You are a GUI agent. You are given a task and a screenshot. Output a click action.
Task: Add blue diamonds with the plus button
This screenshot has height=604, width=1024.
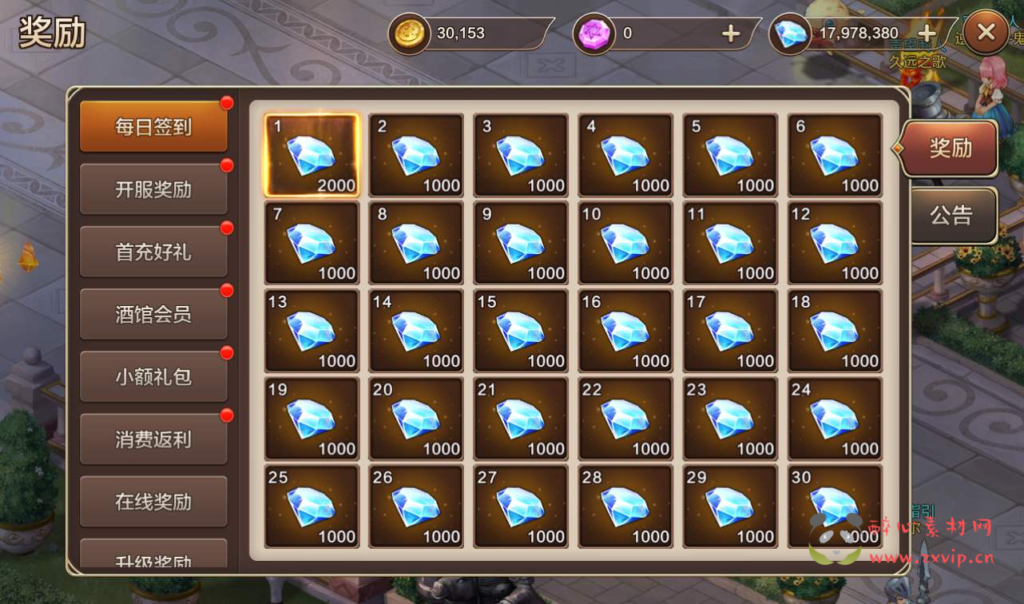(x=927, y=33)
